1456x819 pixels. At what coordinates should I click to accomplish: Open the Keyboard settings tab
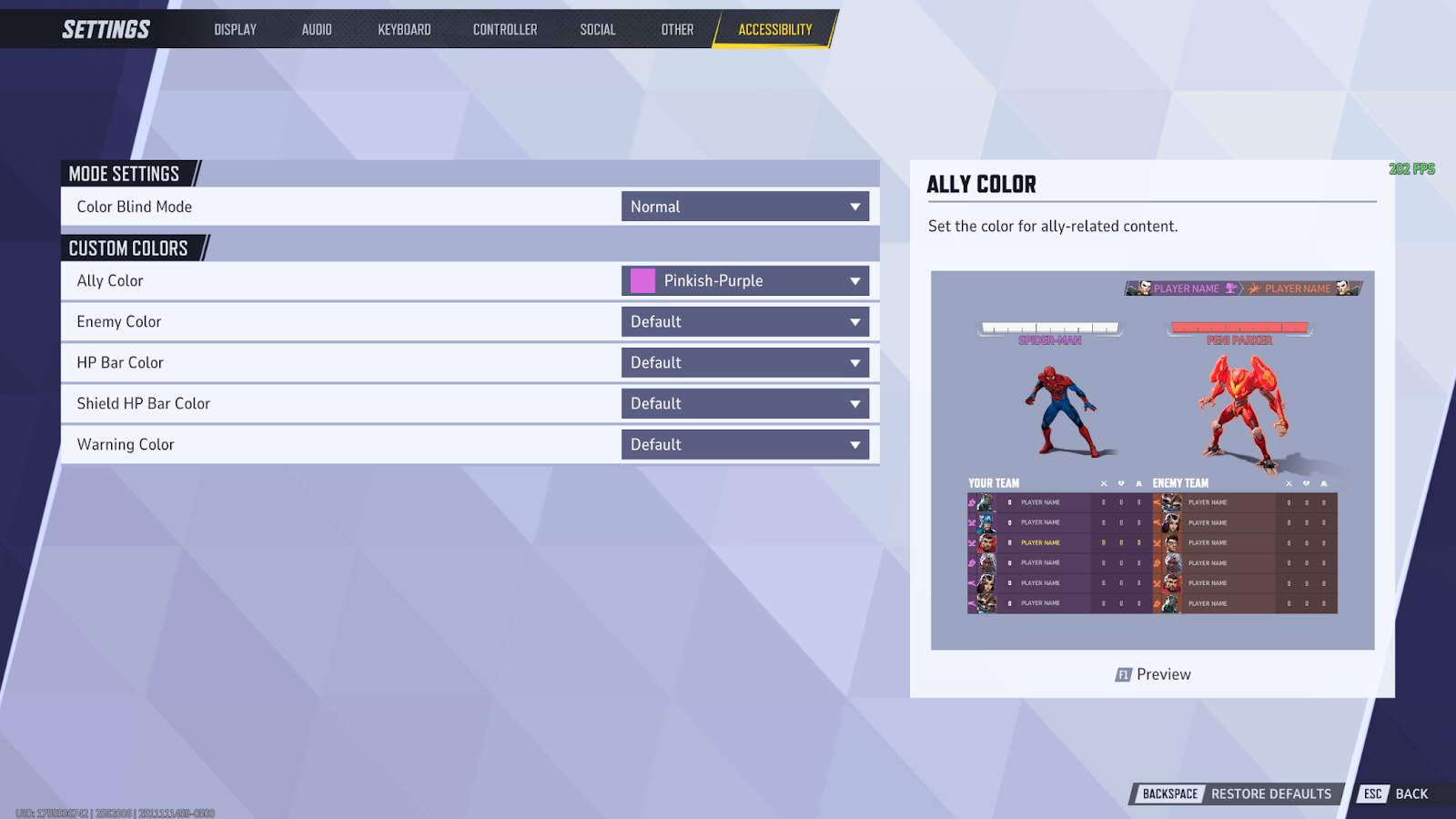pos(403,28)
